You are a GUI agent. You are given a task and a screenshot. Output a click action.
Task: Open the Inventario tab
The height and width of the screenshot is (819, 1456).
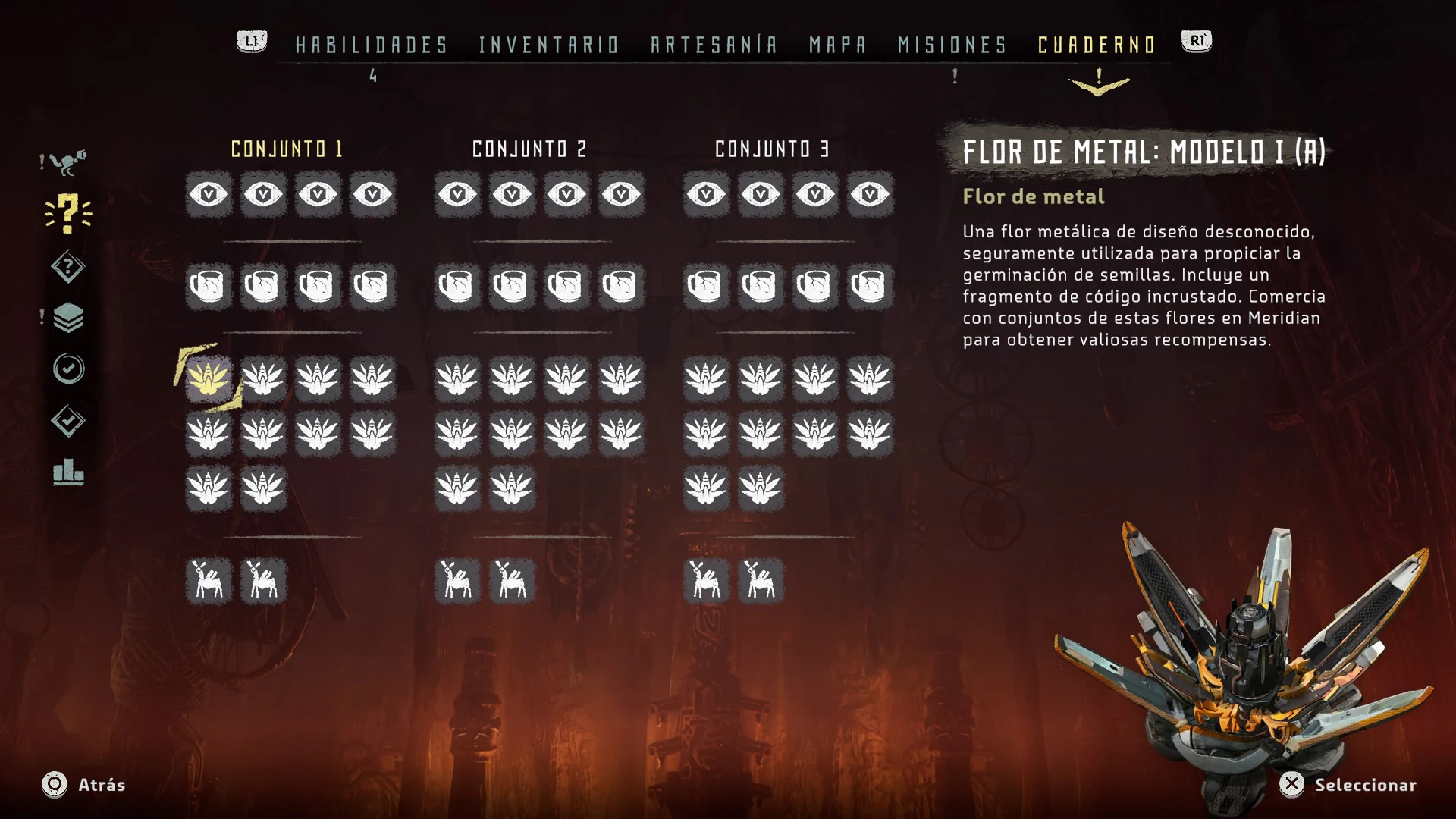click(x=549, y=45)
